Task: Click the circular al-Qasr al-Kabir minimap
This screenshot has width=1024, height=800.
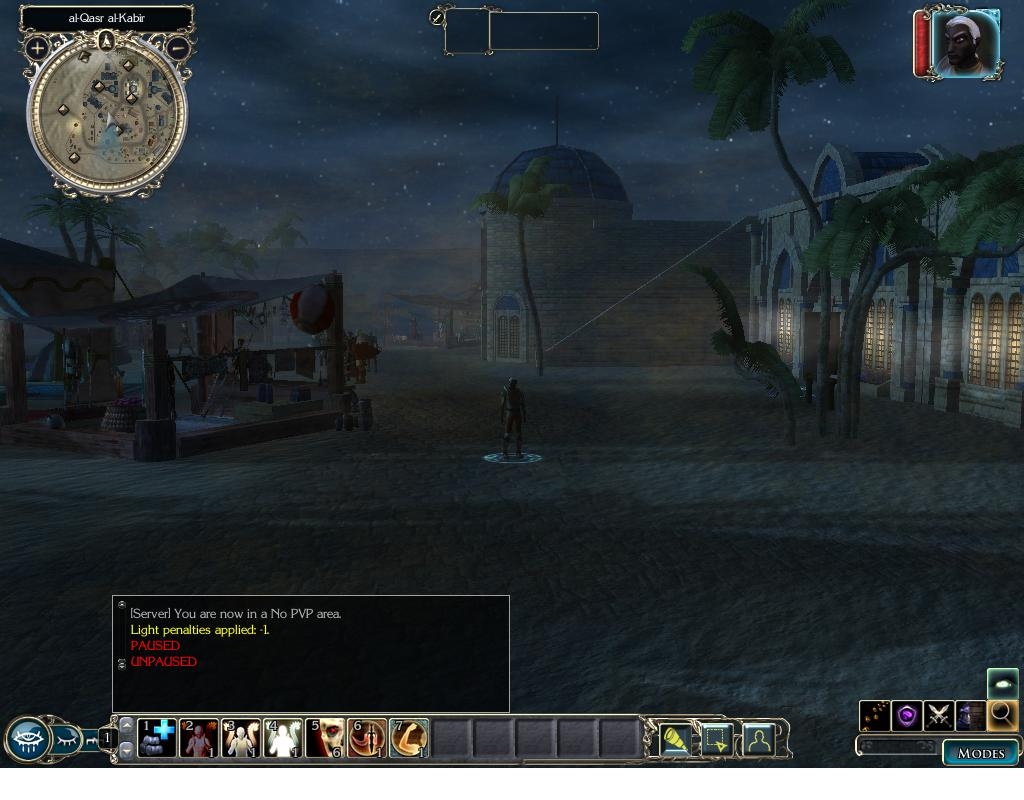Action: [106, 118]
